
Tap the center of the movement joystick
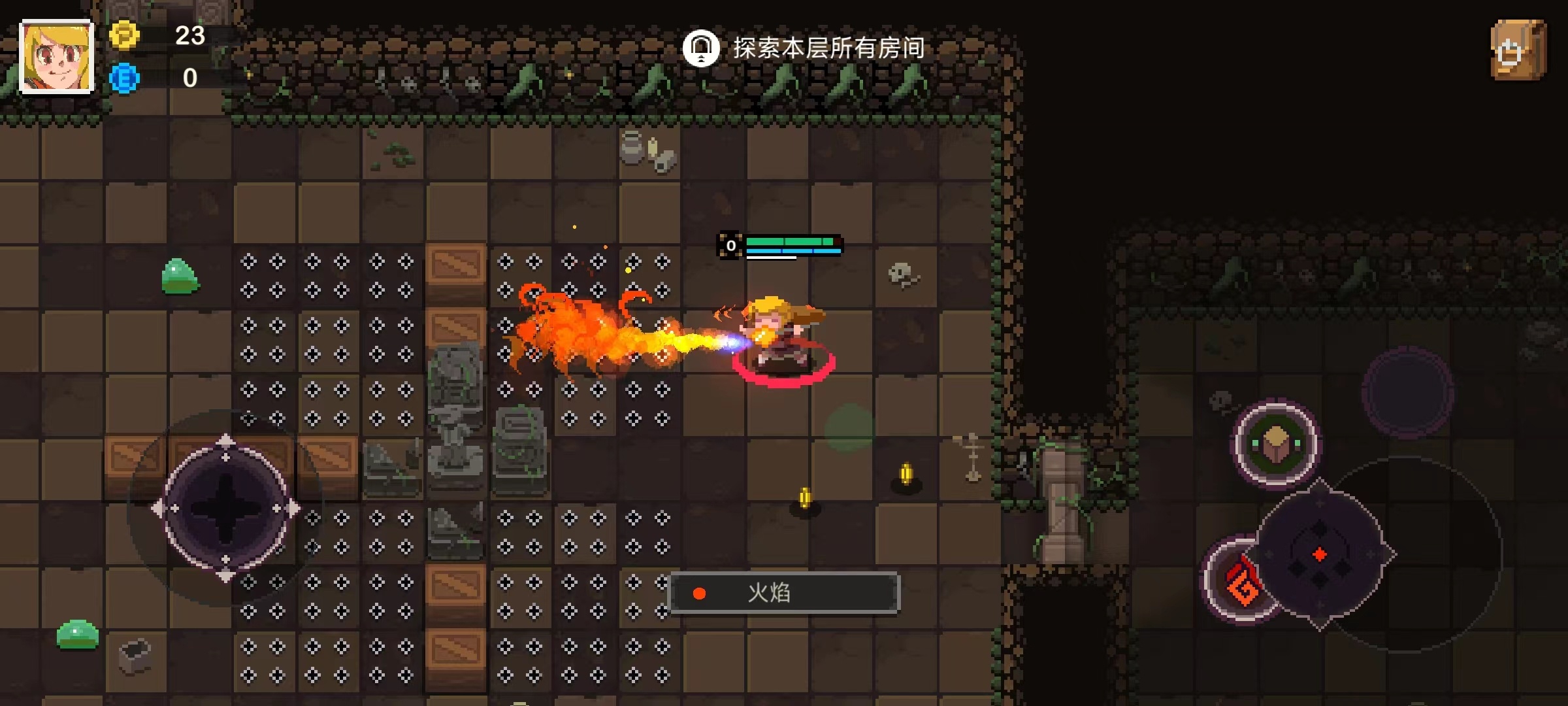click(225, 509)
